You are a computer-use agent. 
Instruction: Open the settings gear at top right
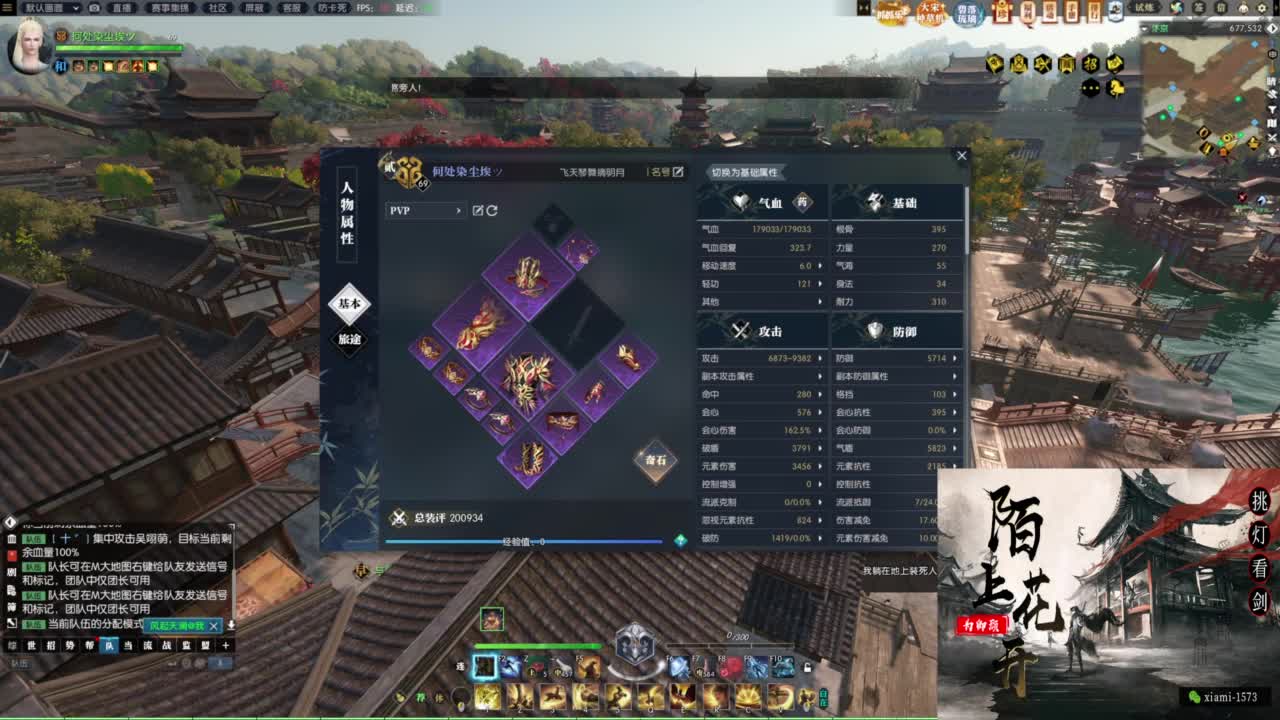1262,8
